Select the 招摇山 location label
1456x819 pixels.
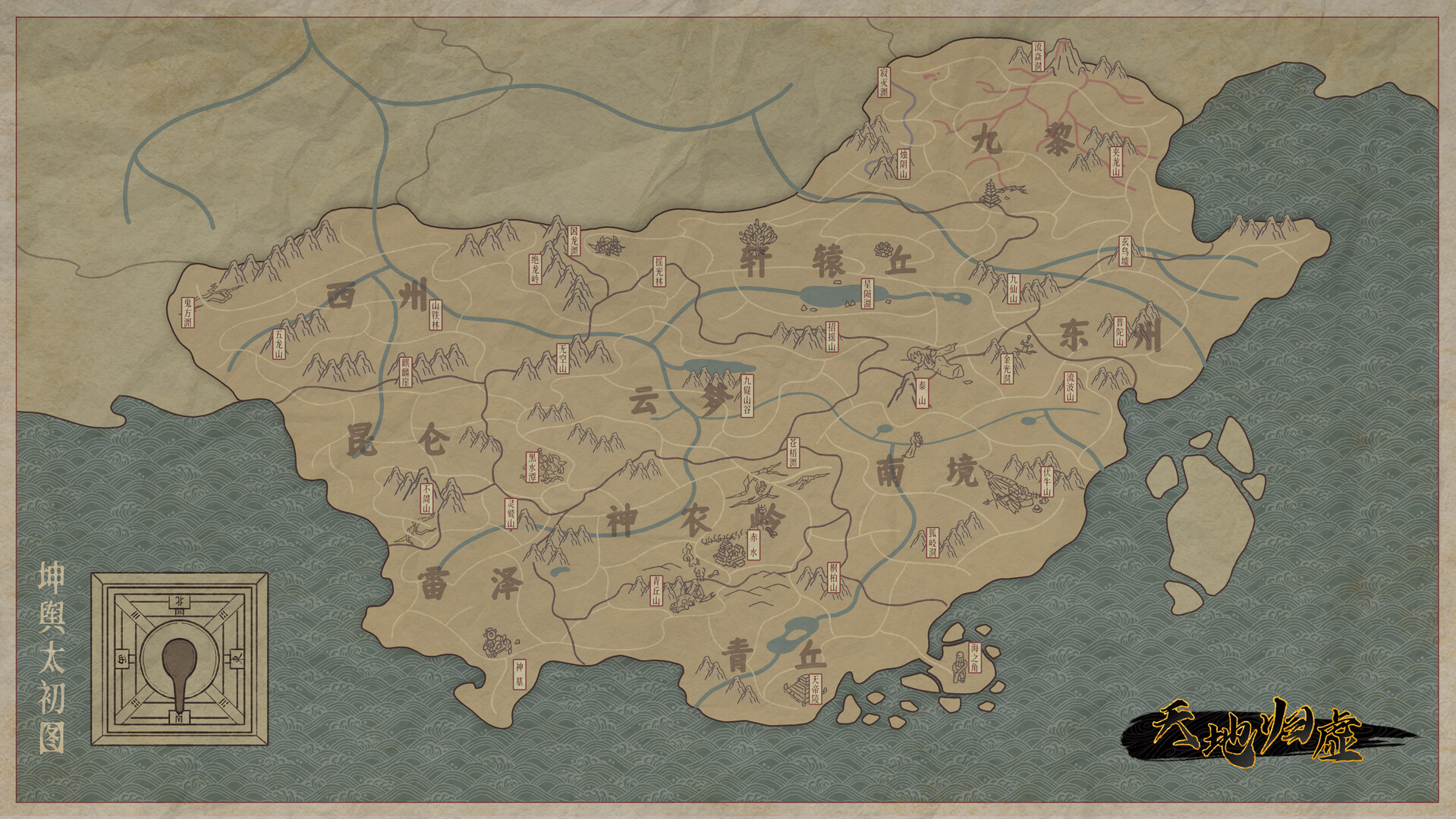832,337
